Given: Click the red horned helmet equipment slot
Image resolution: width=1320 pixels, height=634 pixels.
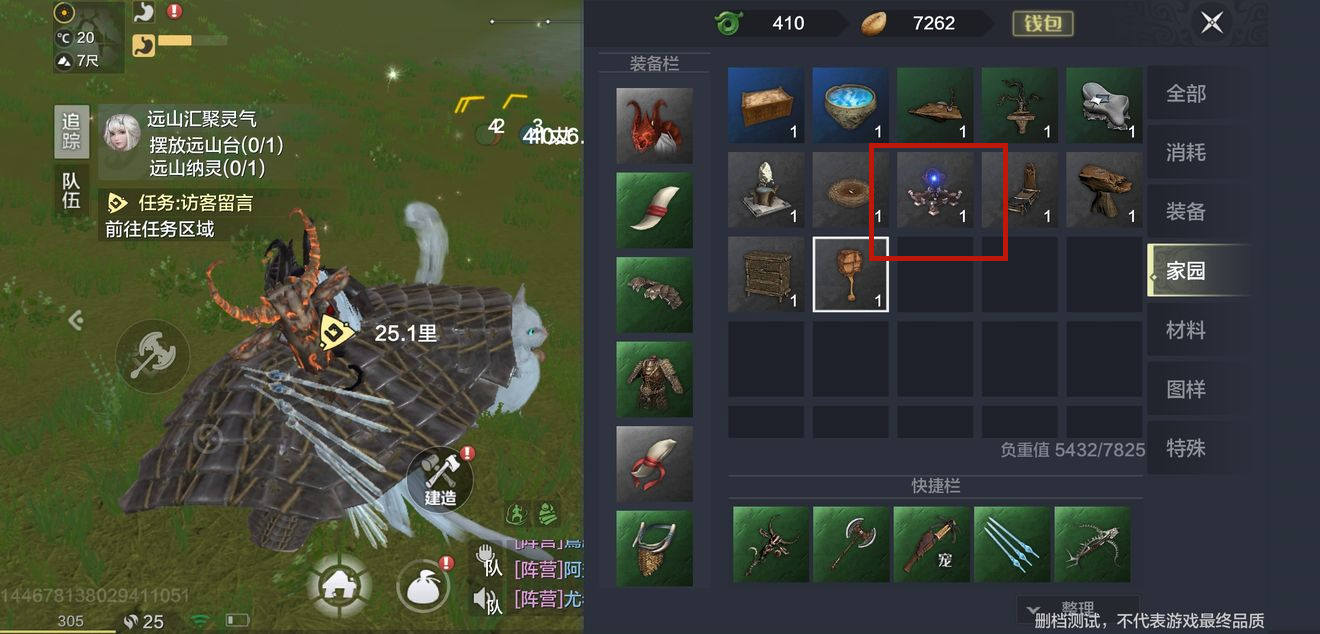Looking at the screenshot, I should (654, 126).
